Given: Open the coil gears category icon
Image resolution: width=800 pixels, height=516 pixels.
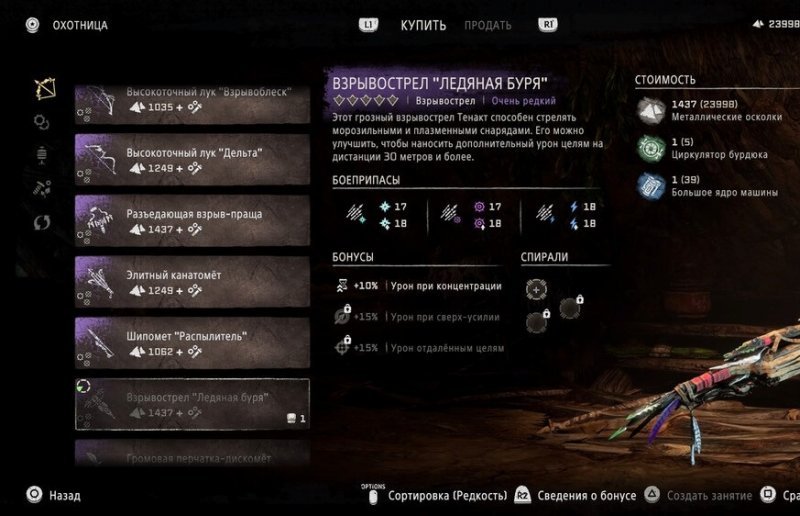Looking at the screenshot, I should coord(42,122).
